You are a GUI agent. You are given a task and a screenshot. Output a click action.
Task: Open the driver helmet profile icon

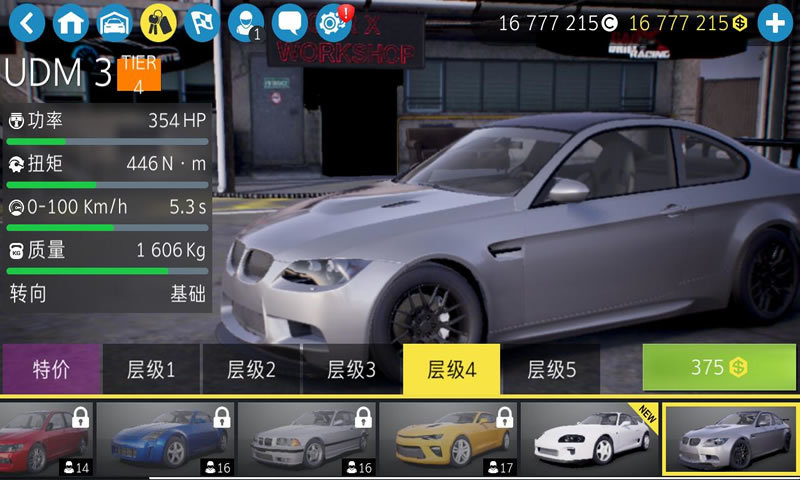point(244,22)
